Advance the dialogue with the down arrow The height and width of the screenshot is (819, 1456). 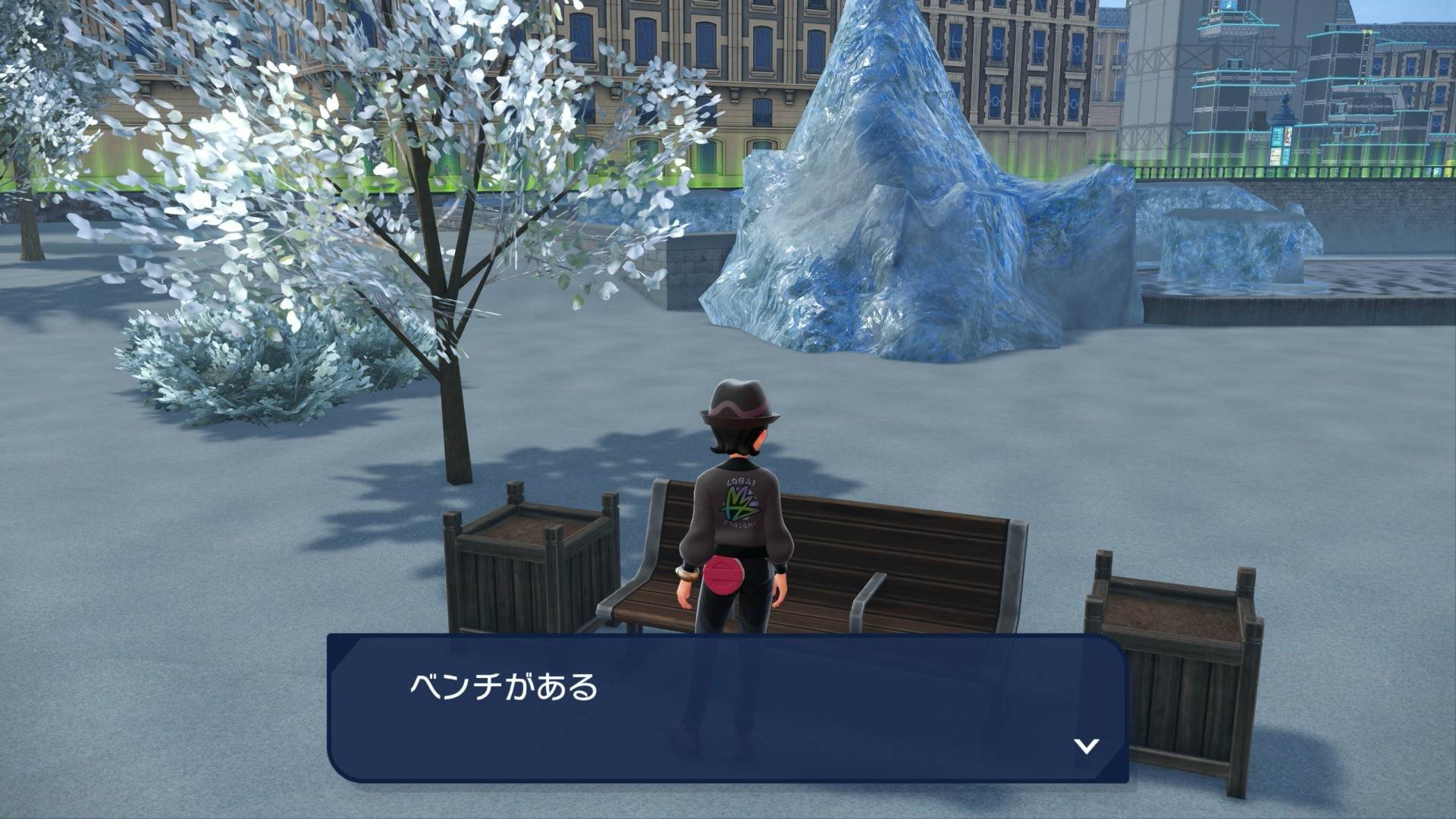coord(1086,746)
